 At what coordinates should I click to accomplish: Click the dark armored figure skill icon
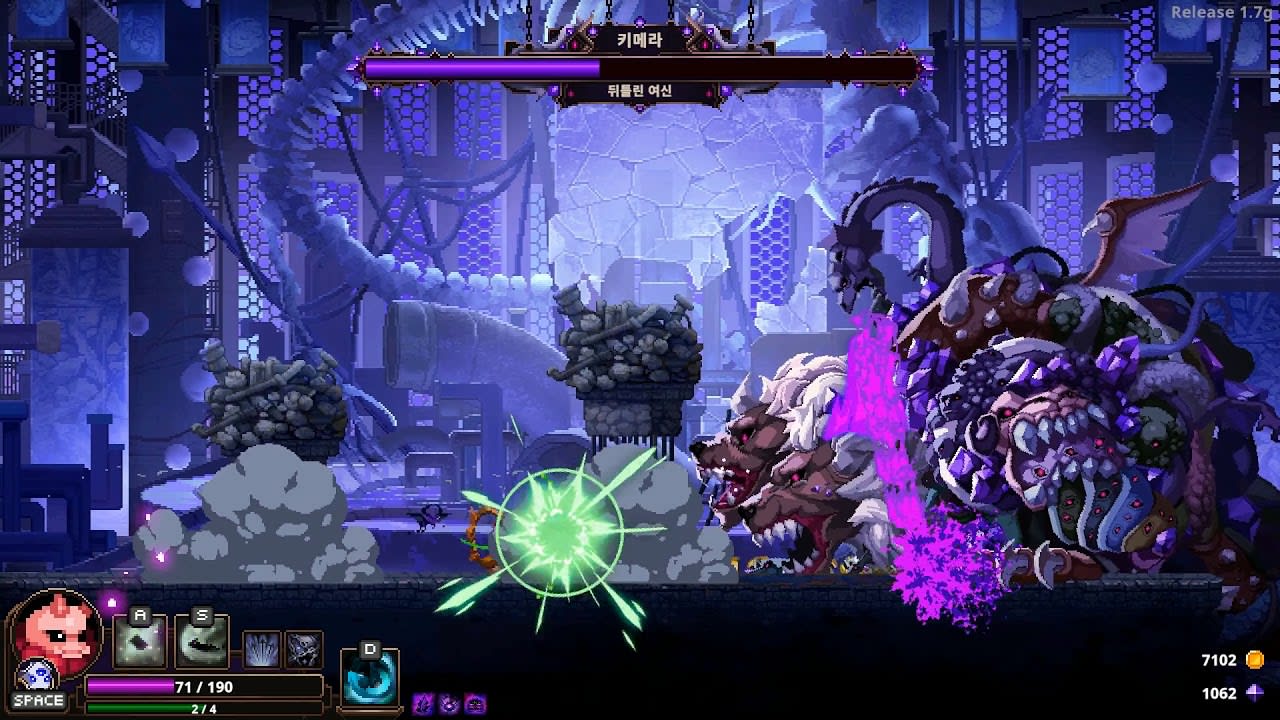click(x=305, y=650)
